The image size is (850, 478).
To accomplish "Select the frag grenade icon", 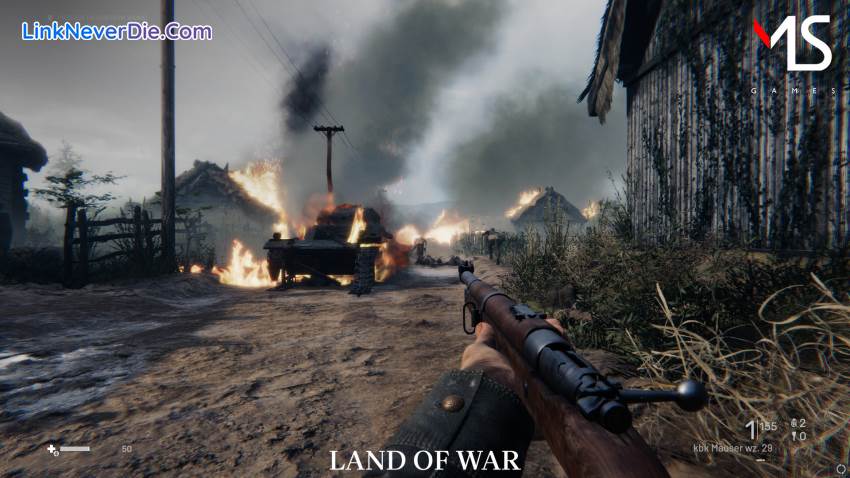I will [793, 423].
